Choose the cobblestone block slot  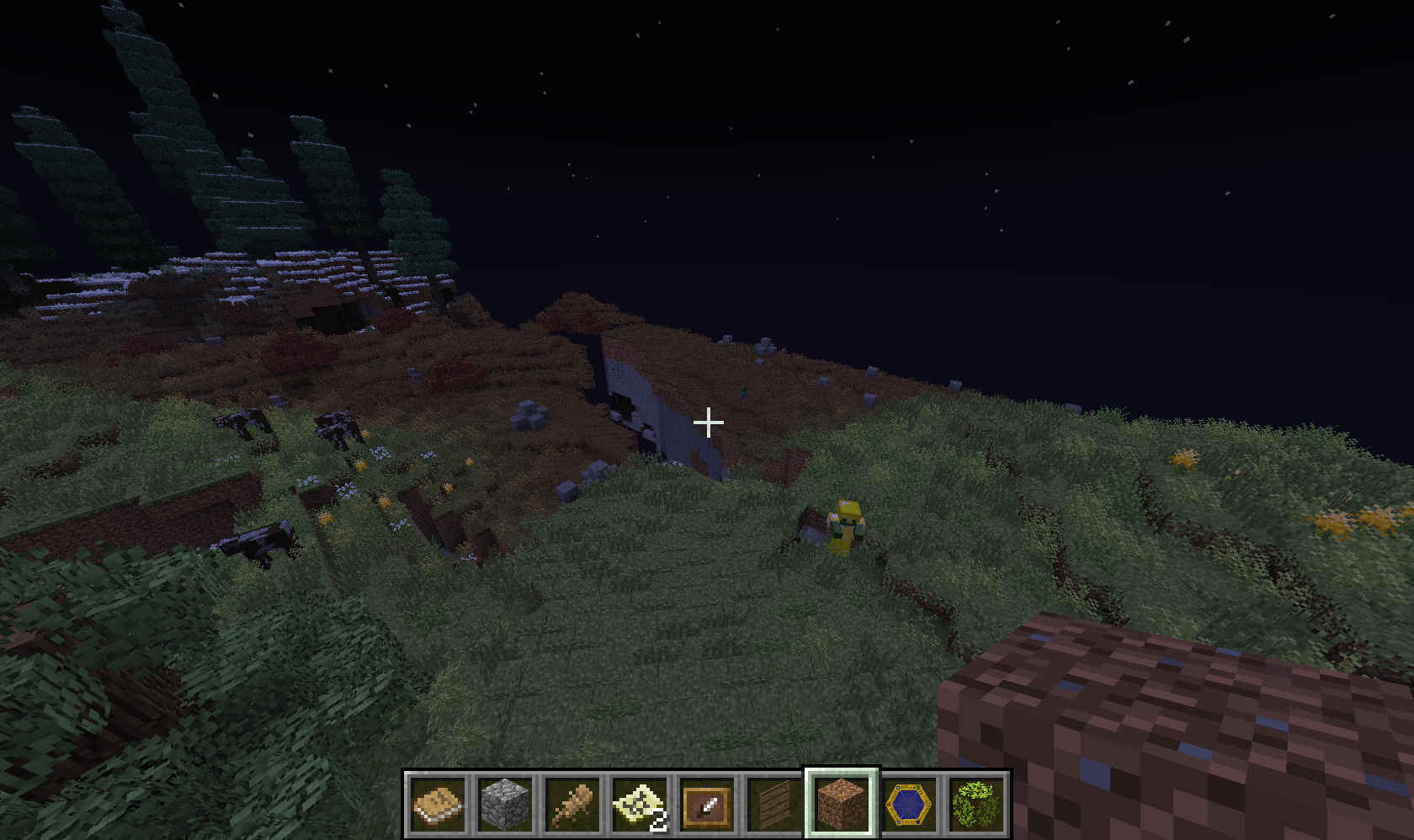click(505, 805)
